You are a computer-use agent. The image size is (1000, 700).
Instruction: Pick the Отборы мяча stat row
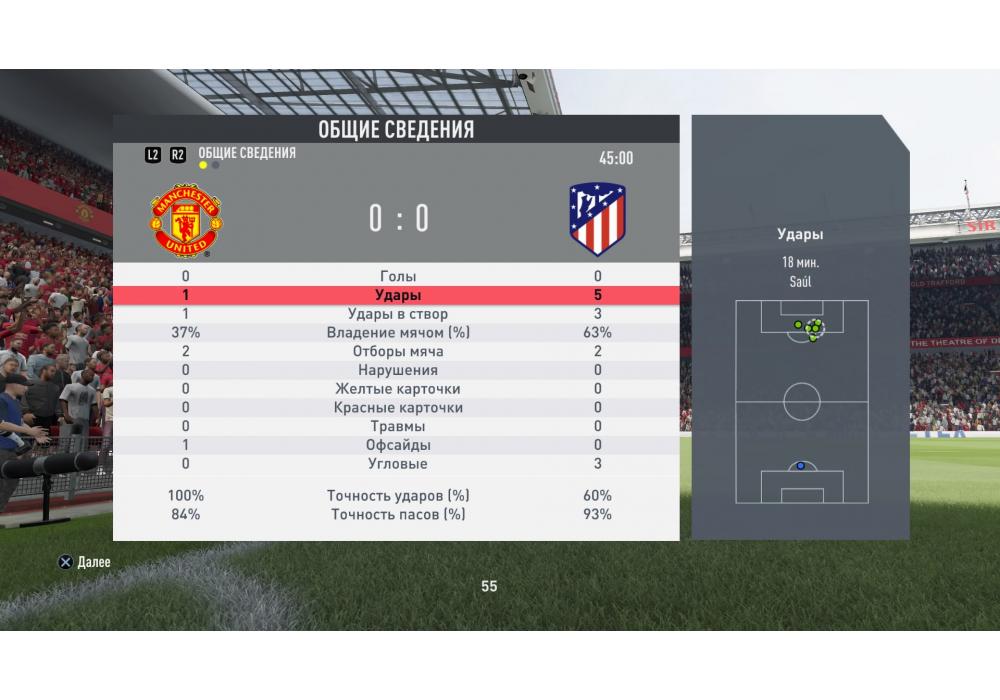(x=397, y=352)
